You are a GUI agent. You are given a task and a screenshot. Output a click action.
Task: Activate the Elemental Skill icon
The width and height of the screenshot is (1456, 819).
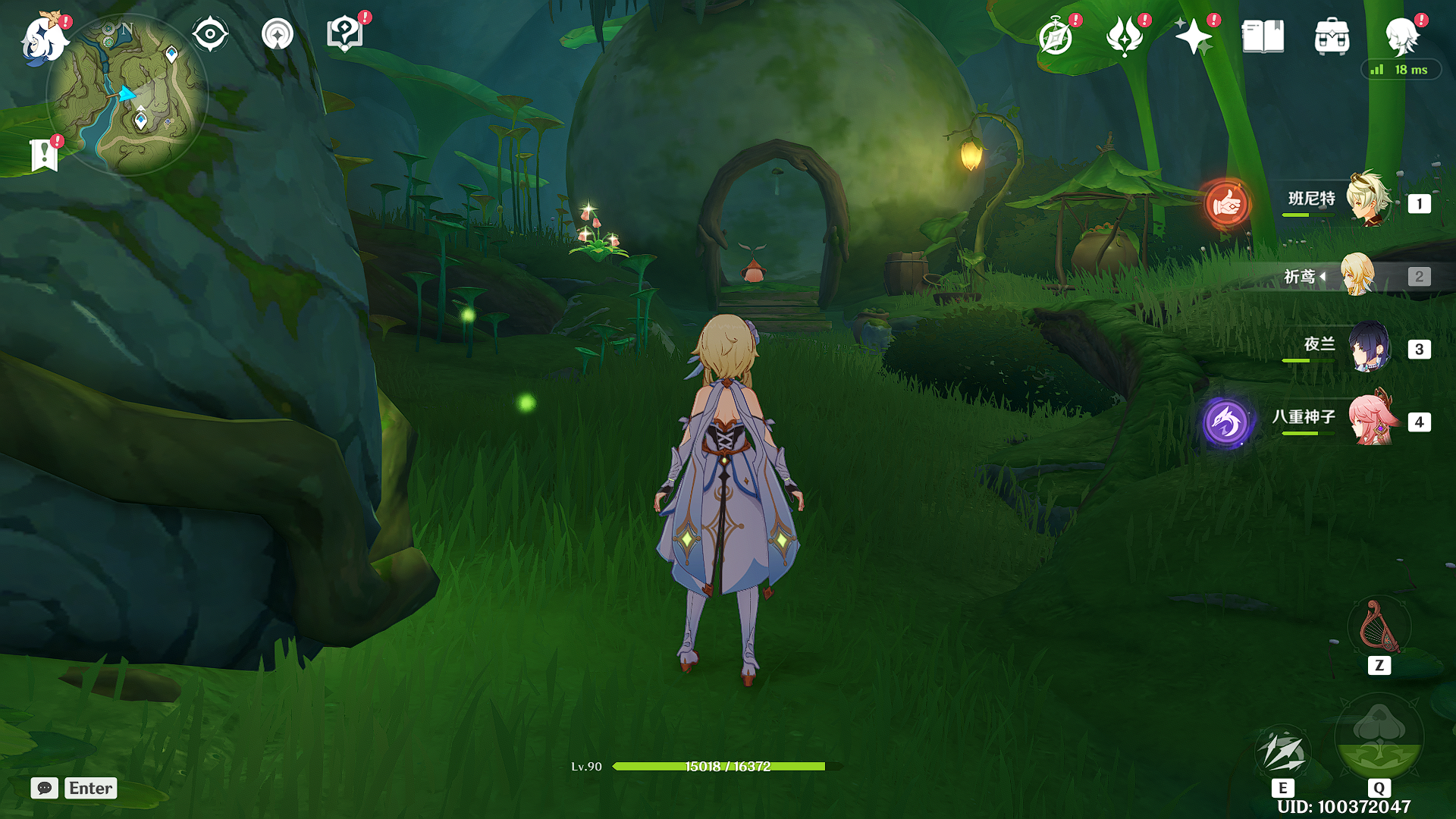[1282, 753]
